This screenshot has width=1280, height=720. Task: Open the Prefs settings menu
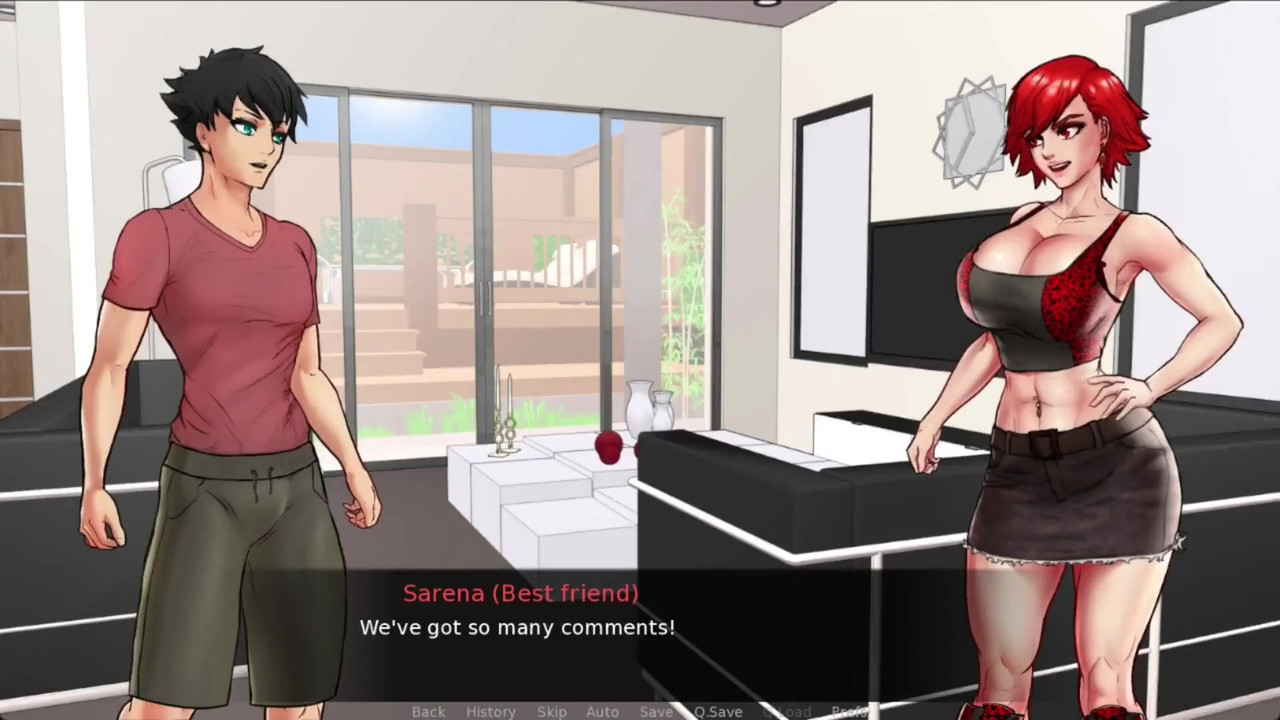tap(849, 711)
